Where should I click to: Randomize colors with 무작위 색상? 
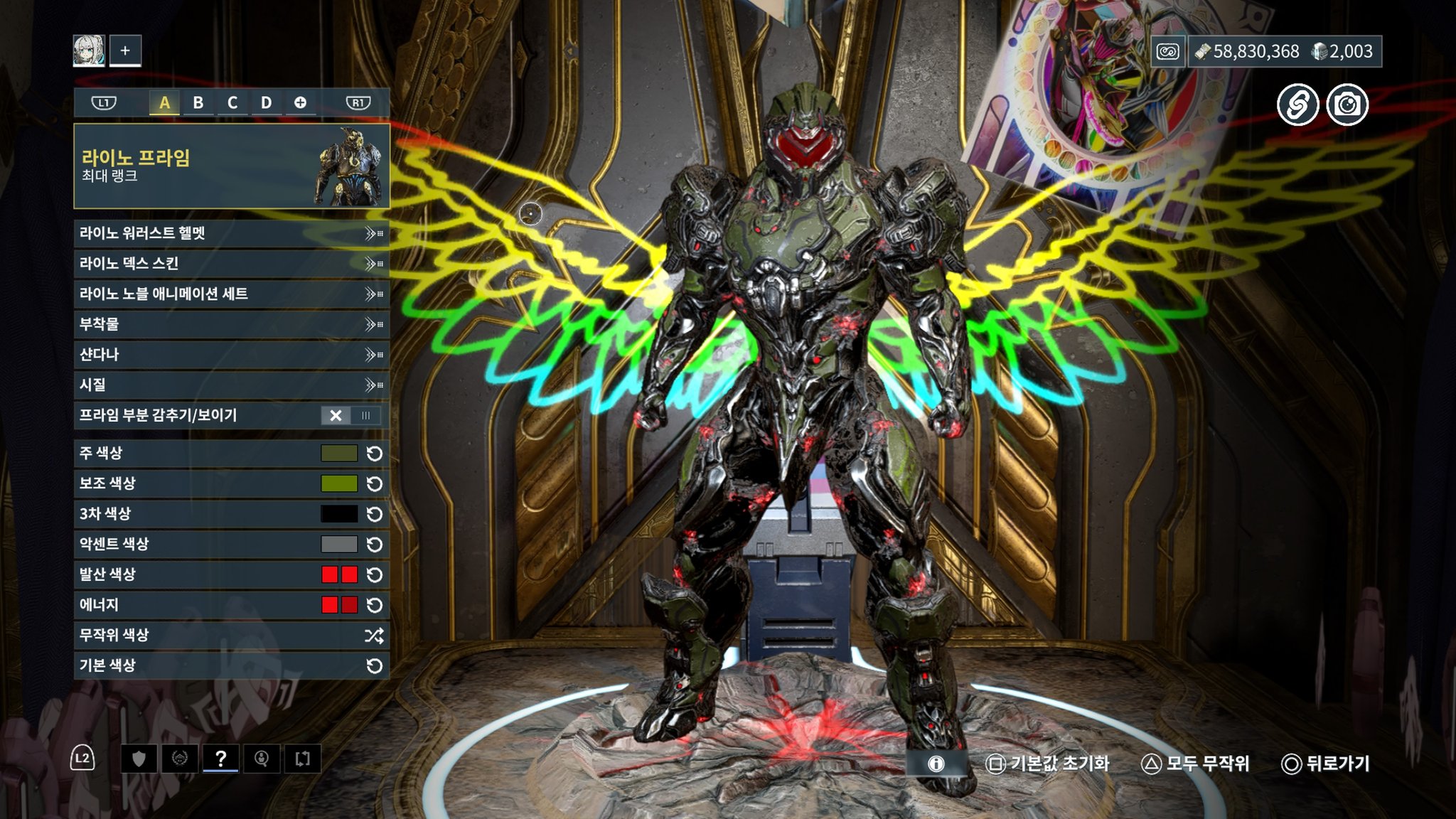tap(231, 636)
